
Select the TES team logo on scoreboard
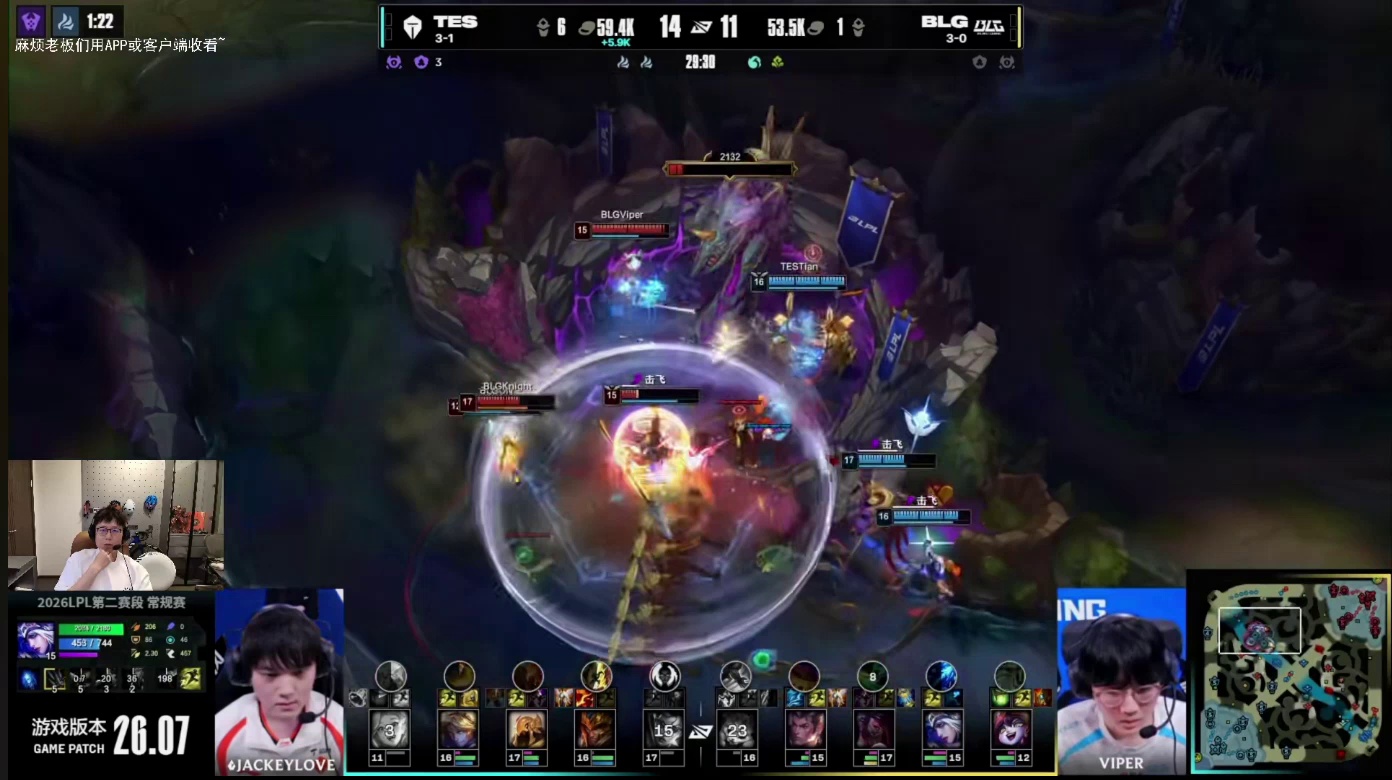tap(412, 28)
